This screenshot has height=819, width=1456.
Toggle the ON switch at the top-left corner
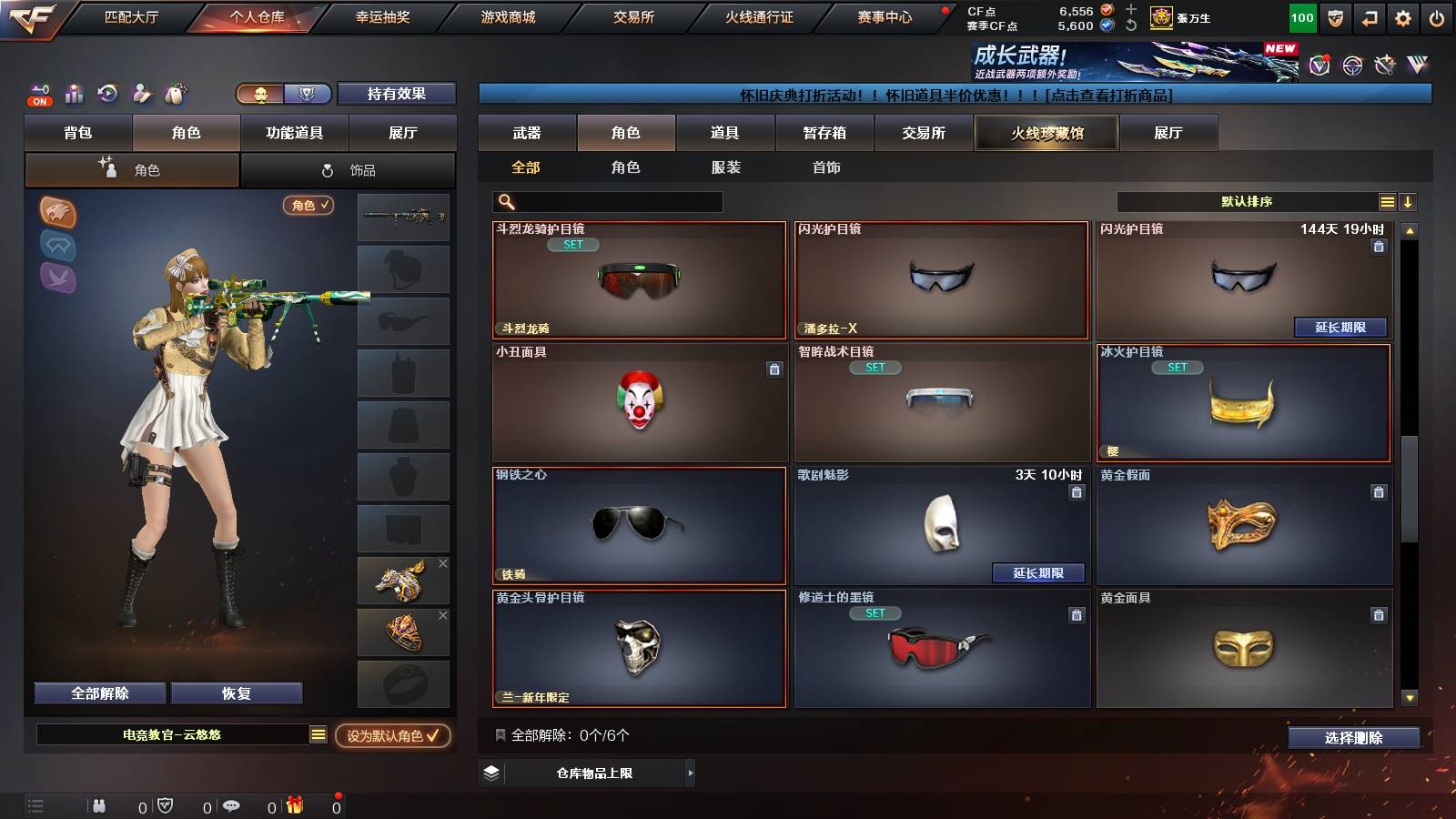(38, 97)
